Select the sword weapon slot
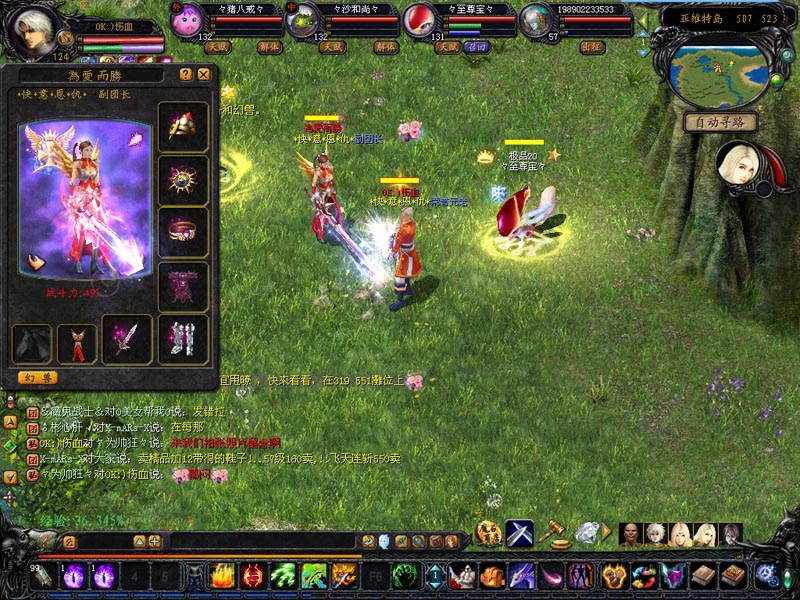 point(127,340)
